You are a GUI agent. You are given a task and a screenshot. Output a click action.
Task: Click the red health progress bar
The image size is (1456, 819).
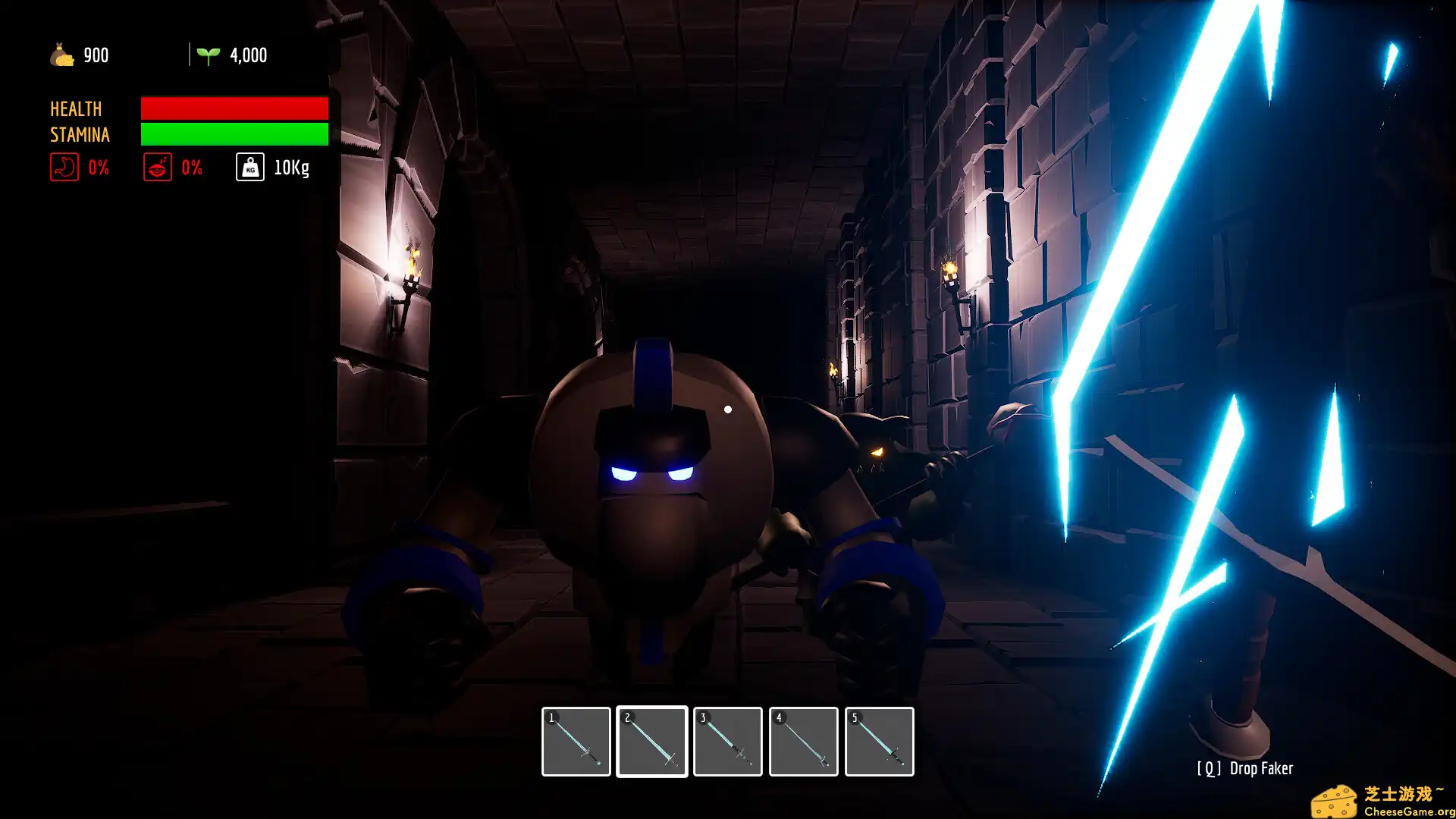(x=234, y=108)
